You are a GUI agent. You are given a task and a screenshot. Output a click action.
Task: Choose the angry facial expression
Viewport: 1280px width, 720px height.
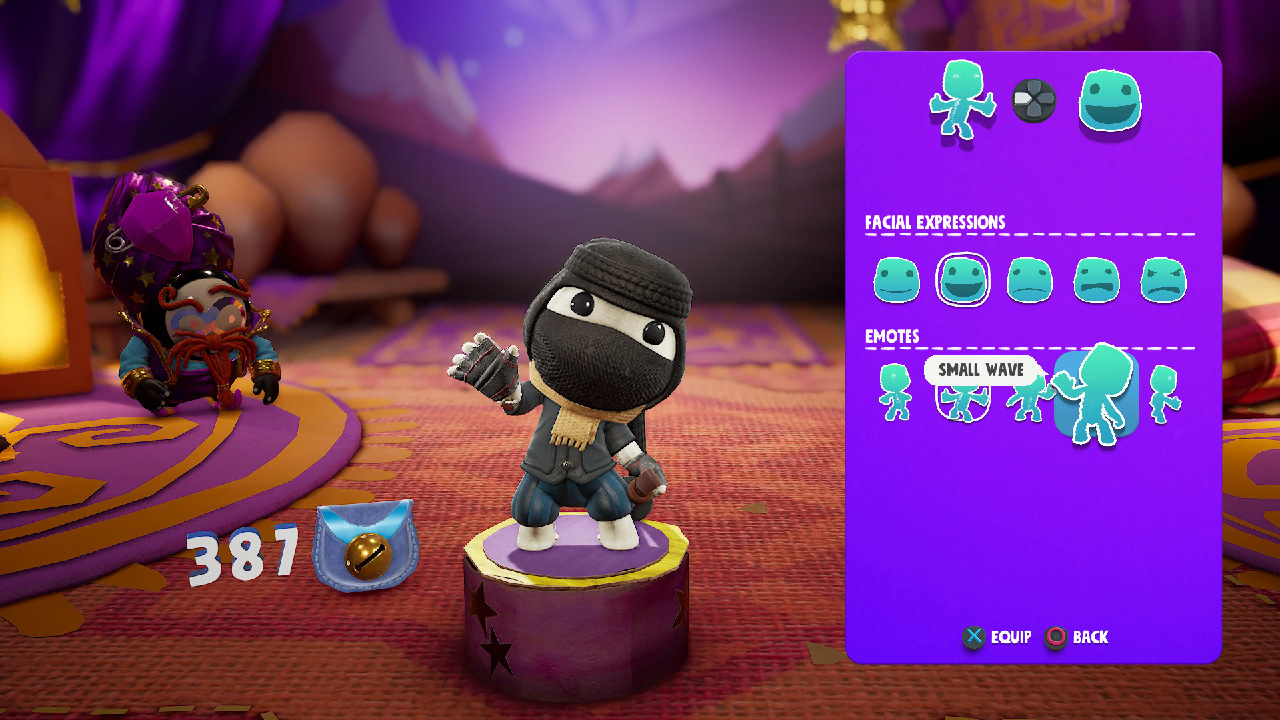click(1163, 281)
